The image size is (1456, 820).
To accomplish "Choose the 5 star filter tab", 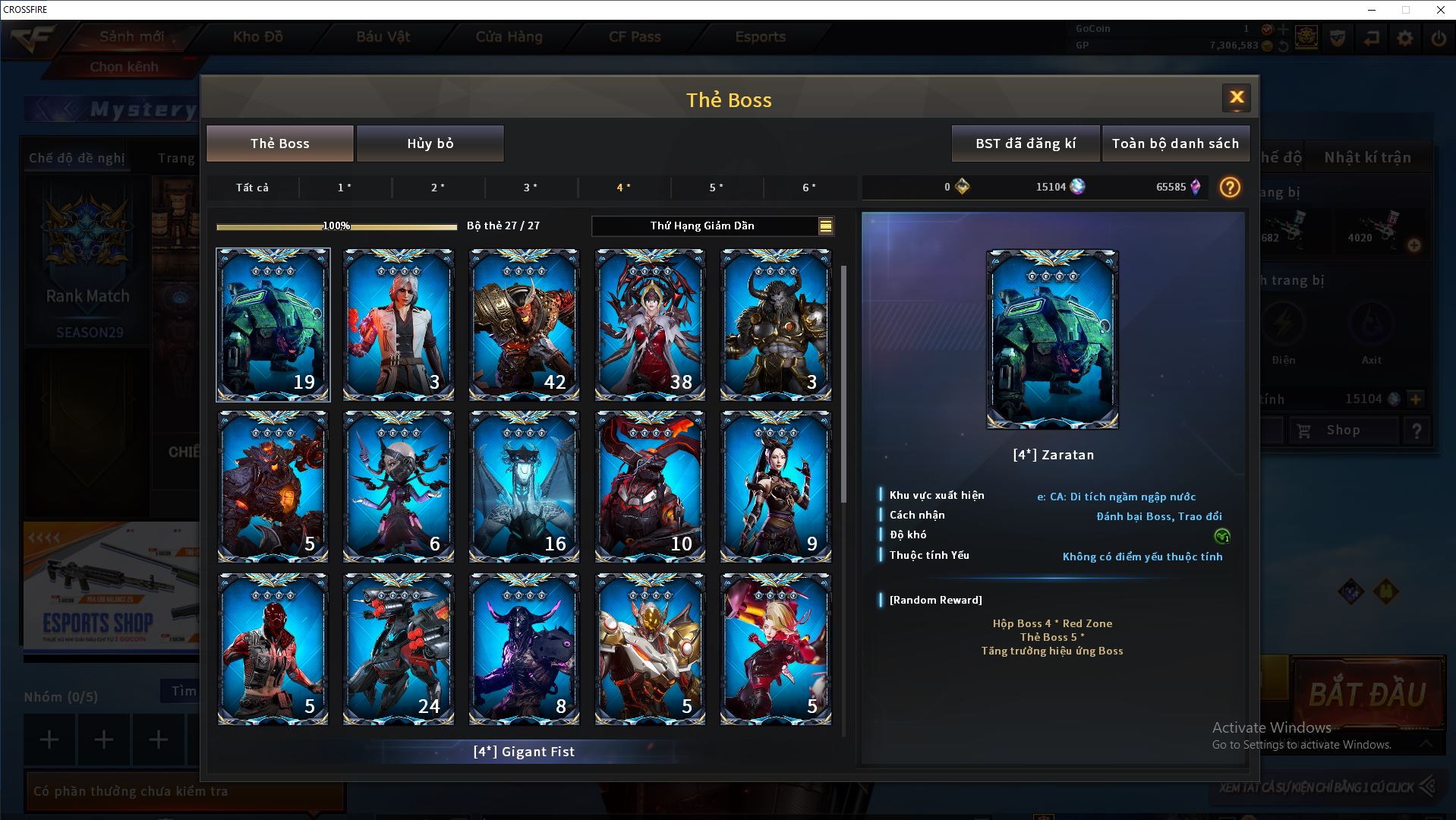I will pos(716,188).
